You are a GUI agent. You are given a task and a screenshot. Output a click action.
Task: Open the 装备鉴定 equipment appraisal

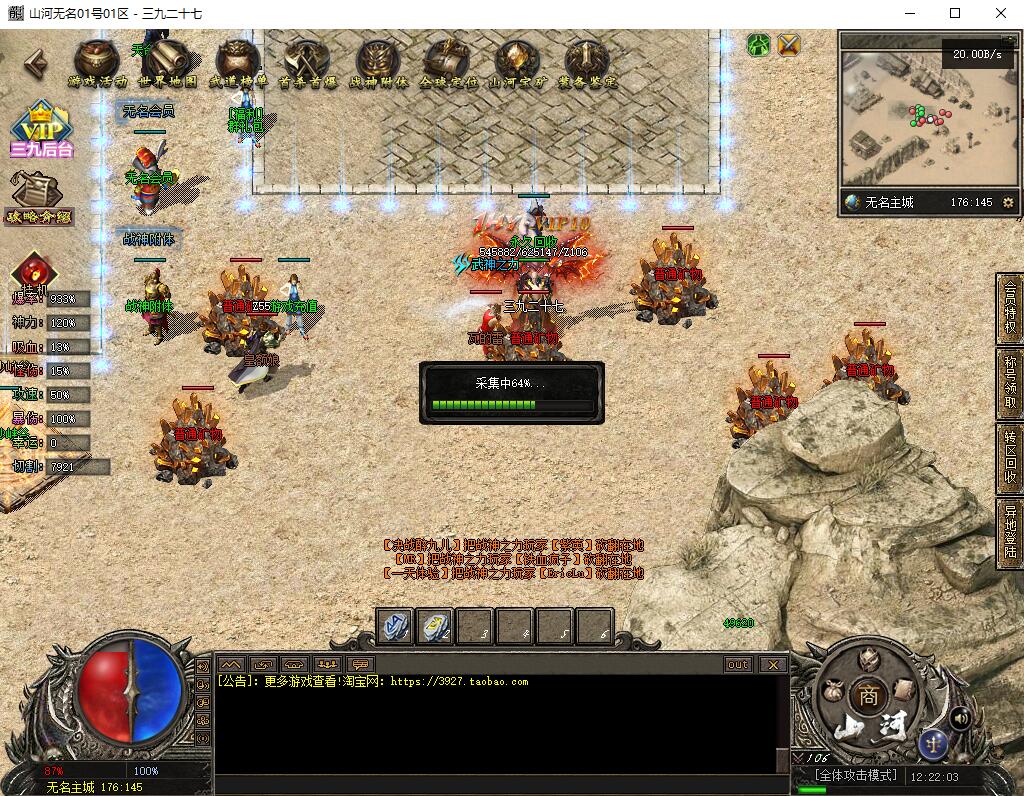587,63
